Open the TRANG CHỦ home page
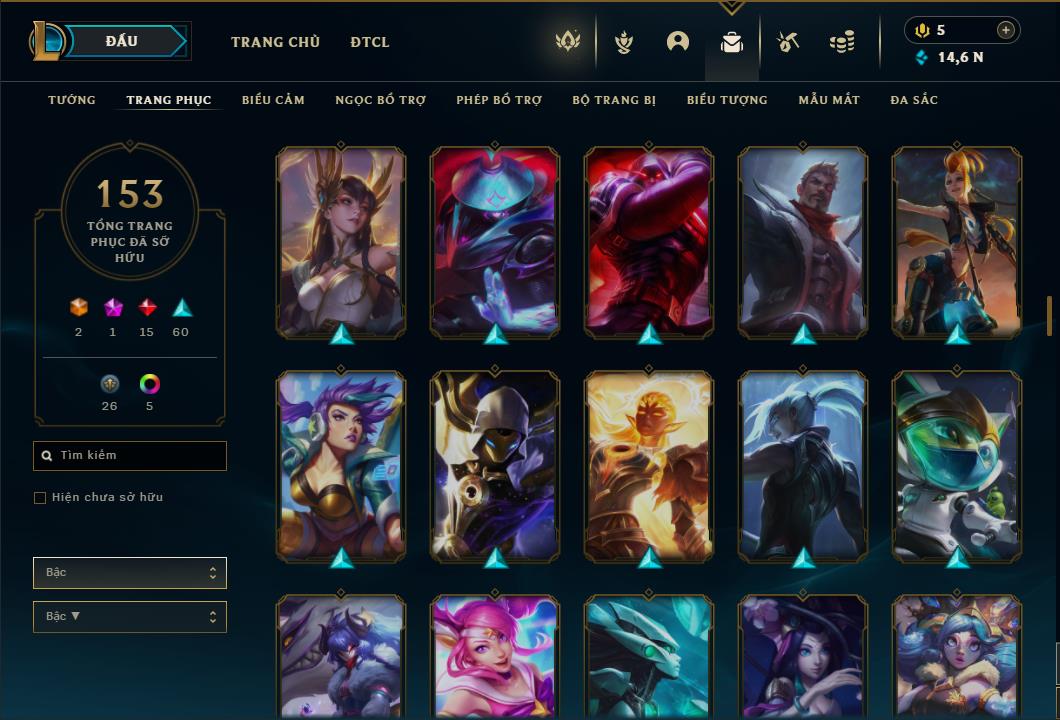The width and height of the screenshot is (1060, 720). click(x=275, y=42)
